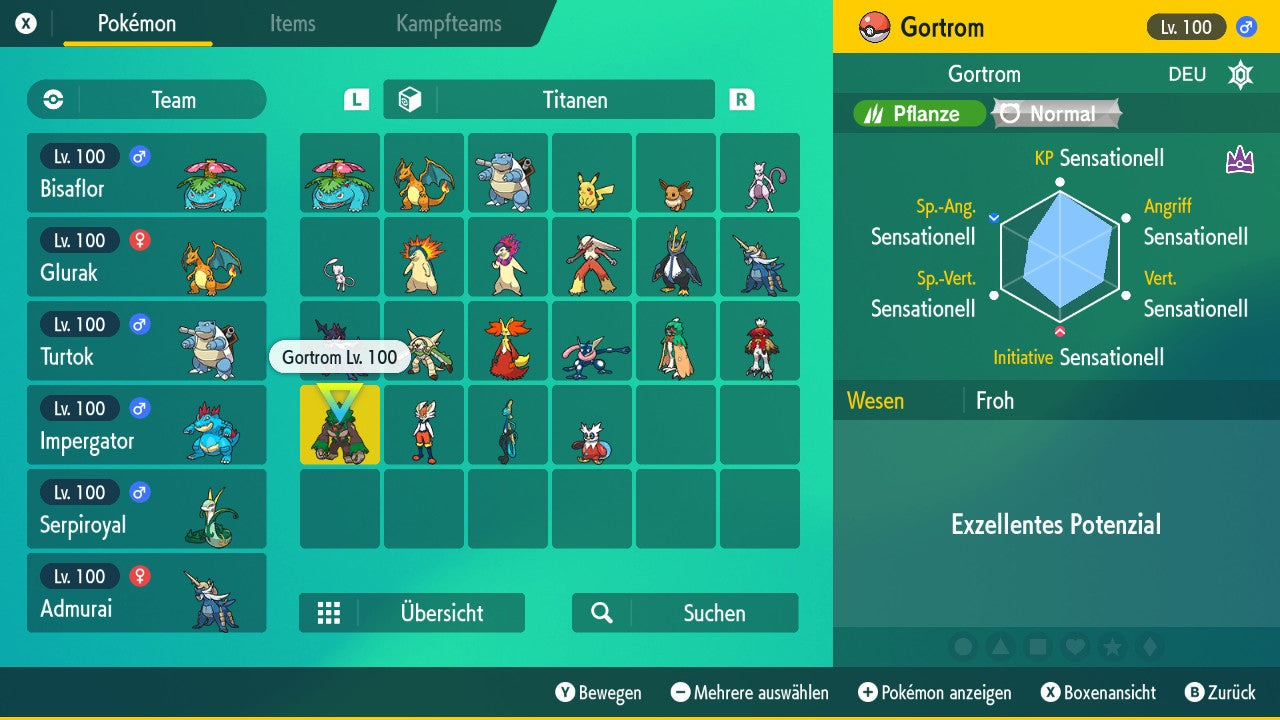Toggle the heart mark for Gortrom
The height and width of the screenshot is (720, 1280).
tap(1075, 647)
